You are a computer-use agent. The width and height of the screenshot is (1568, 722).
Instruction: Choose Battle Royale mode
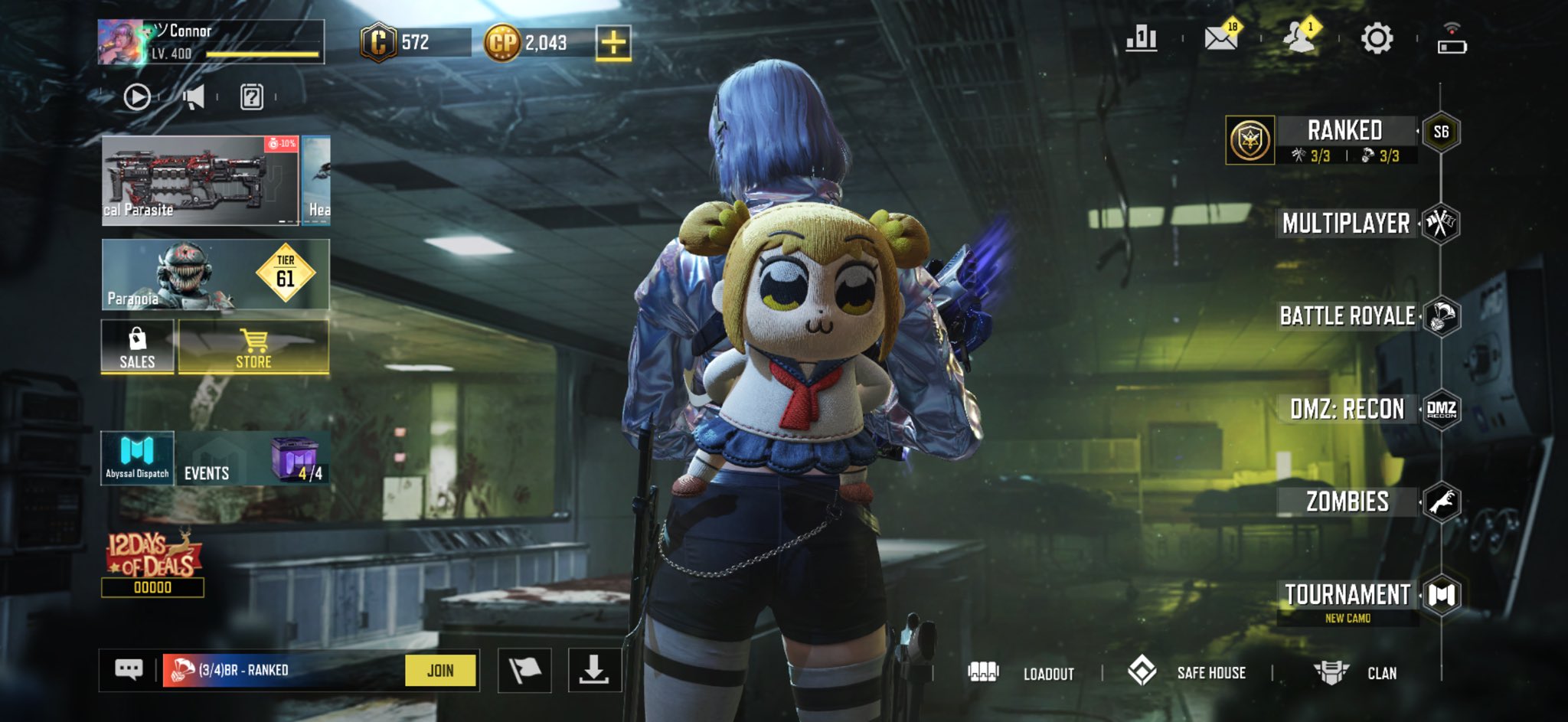[1347, 316]
